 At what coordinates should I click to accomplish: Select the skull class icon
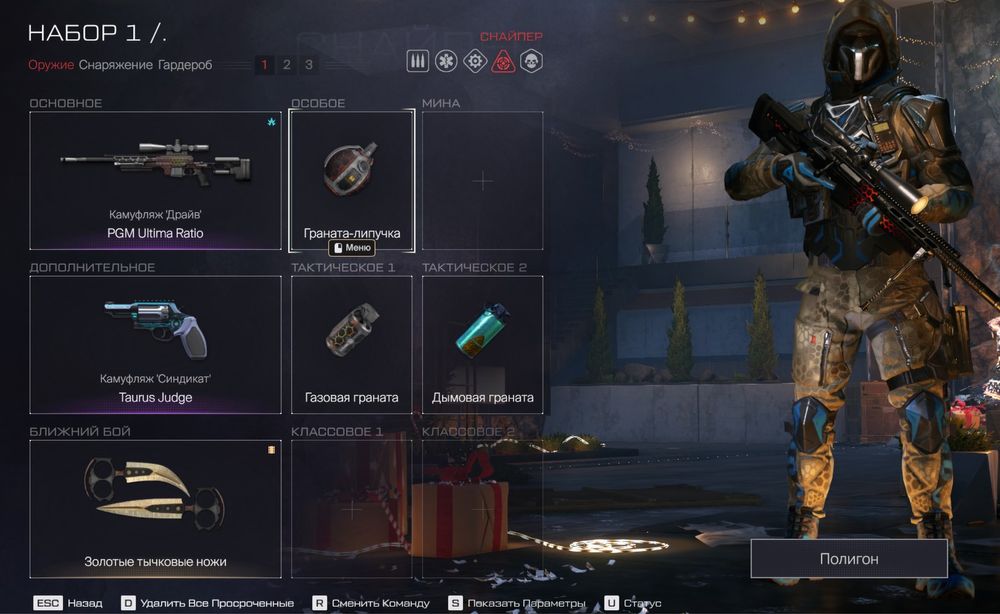coord(531,61)
